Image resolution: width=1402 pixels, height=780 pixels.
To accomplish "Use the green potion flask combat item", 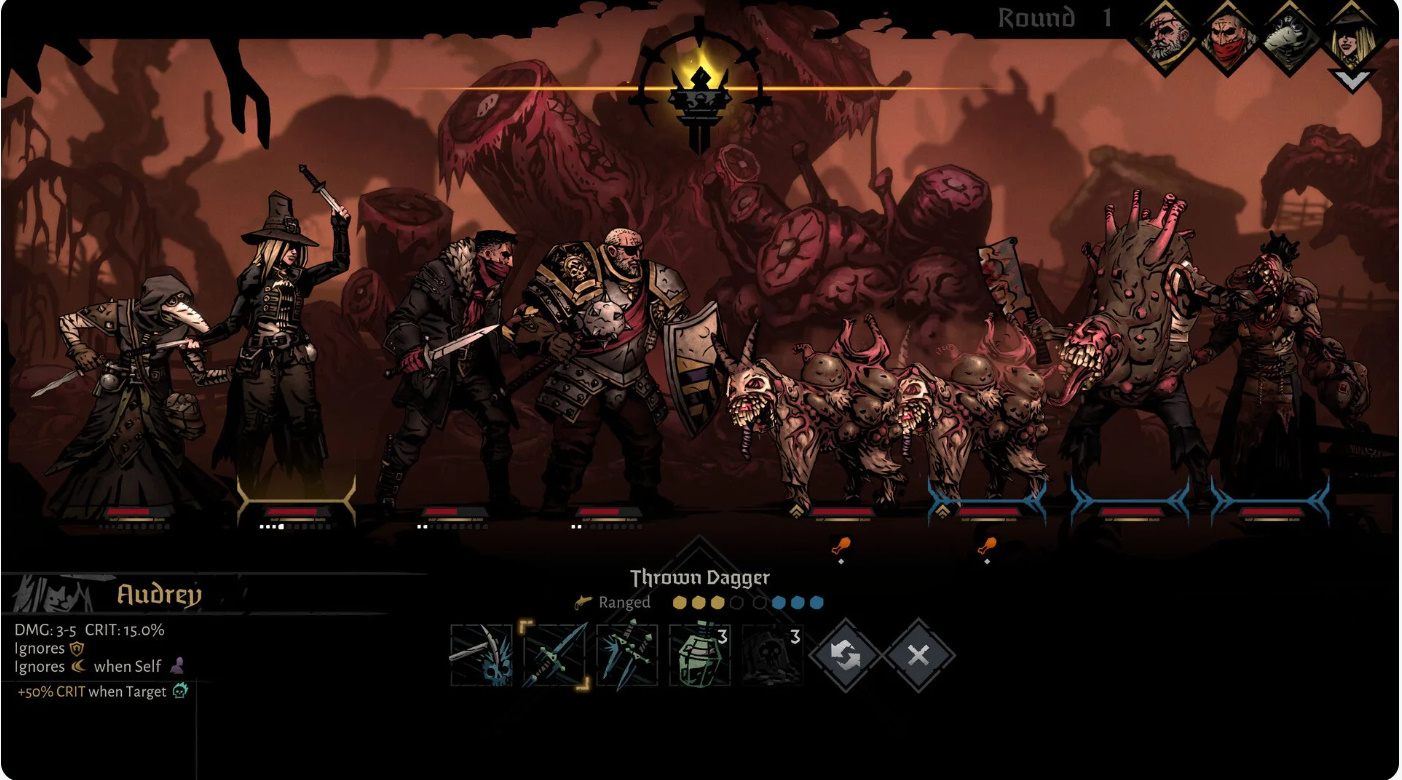I will tap(699, 655).
